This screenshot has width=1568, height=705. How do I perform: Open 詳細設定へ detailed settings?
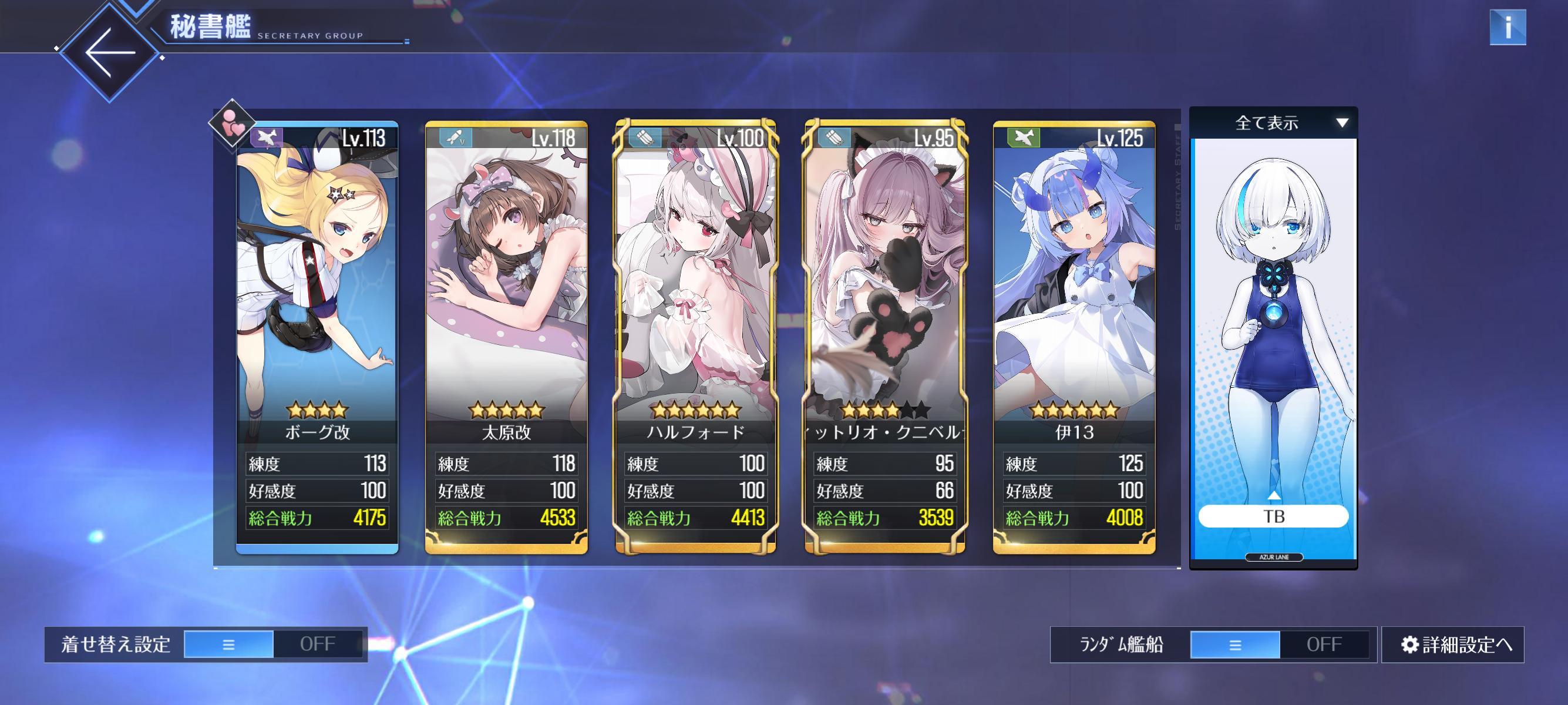tap(1453, 644)
